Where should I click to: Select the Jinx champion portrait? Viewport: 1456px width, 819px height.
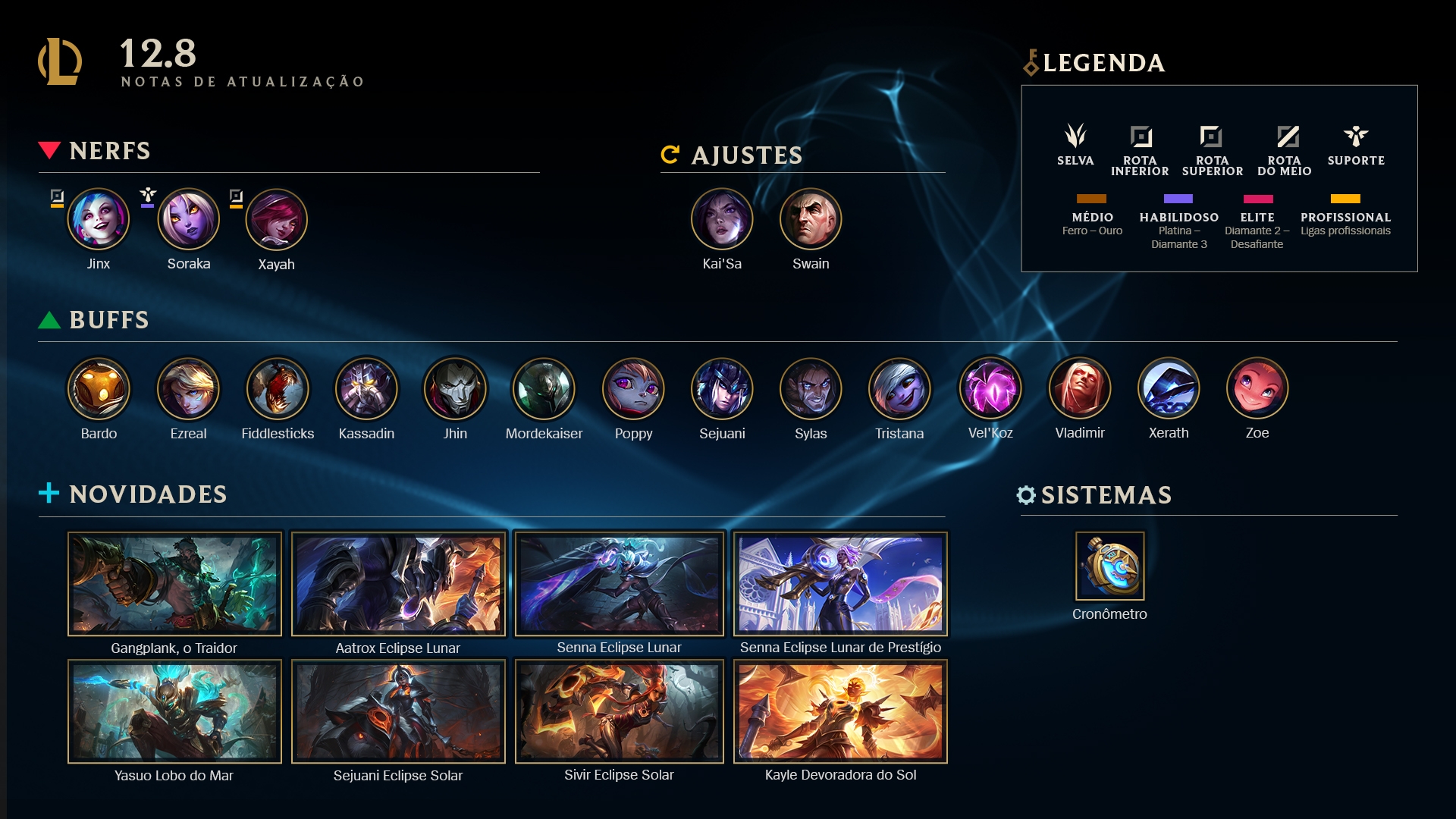click(x=99, y=220)
